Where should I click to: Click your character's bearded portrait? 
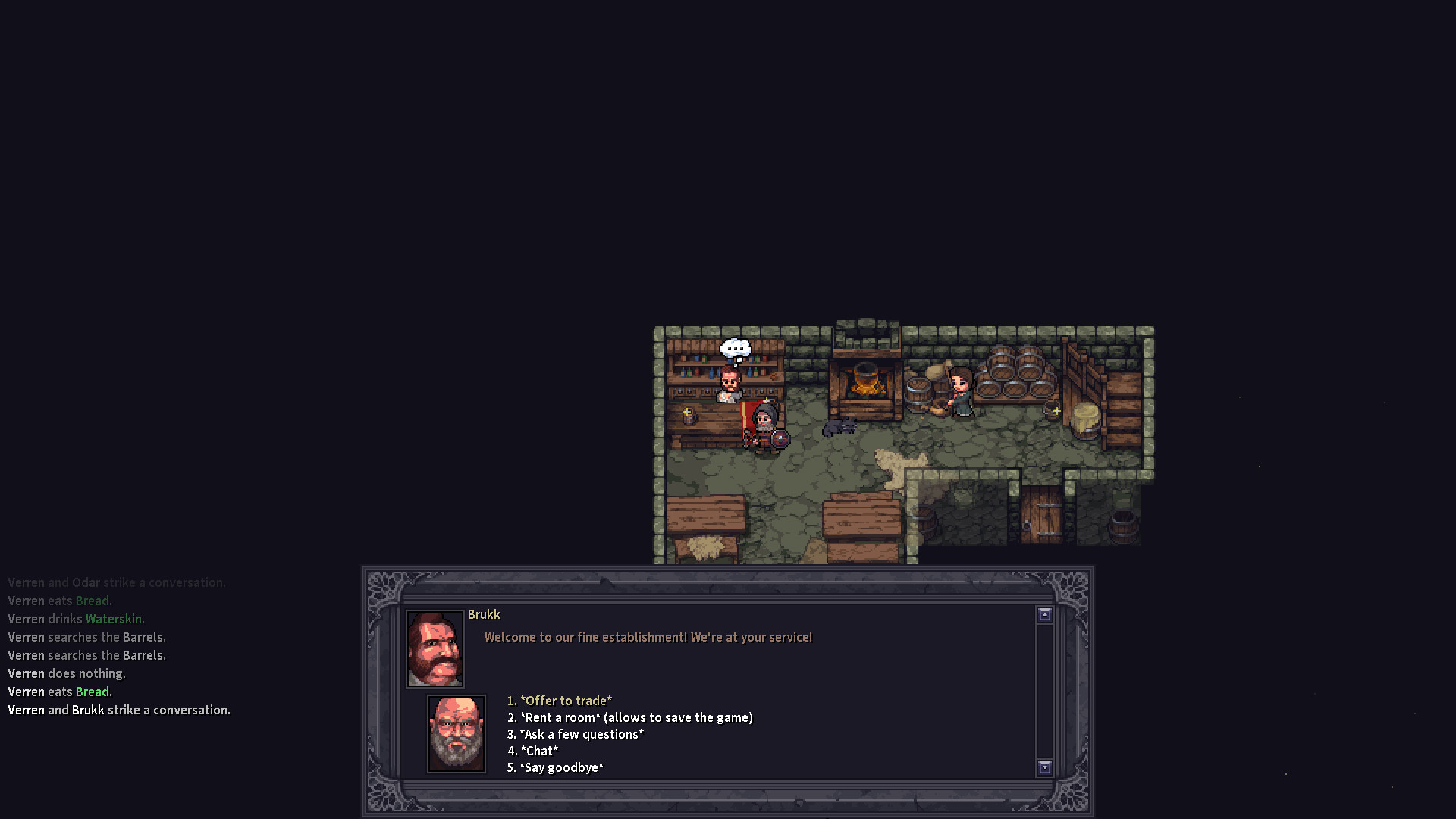tap(456, 733)
